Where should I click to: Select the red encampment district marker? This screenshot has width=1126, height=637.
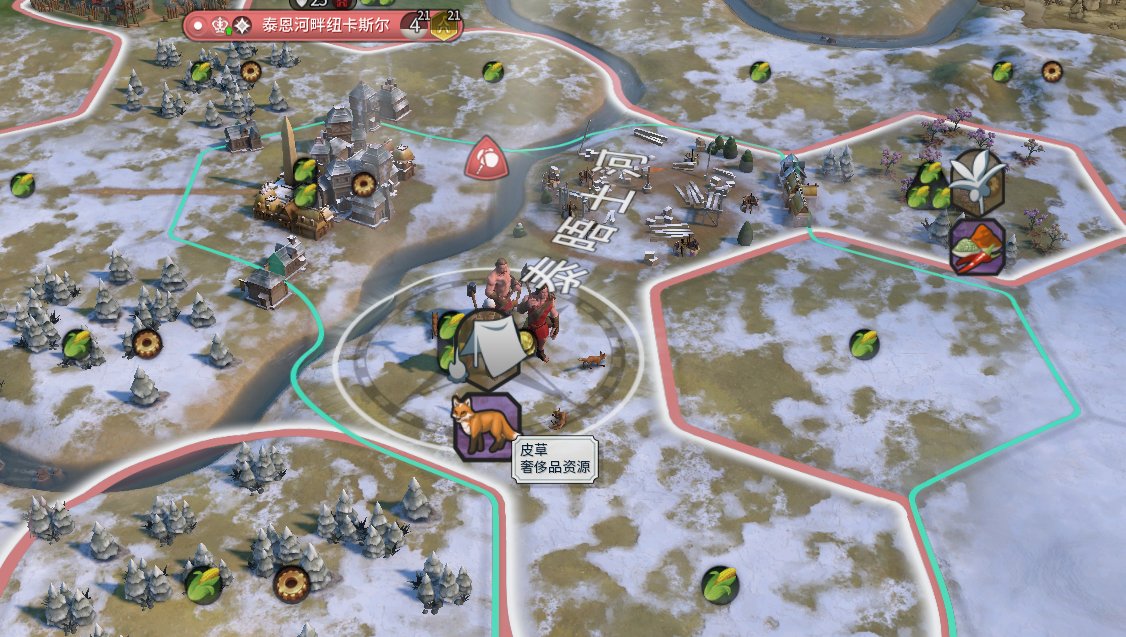point(486,158)
